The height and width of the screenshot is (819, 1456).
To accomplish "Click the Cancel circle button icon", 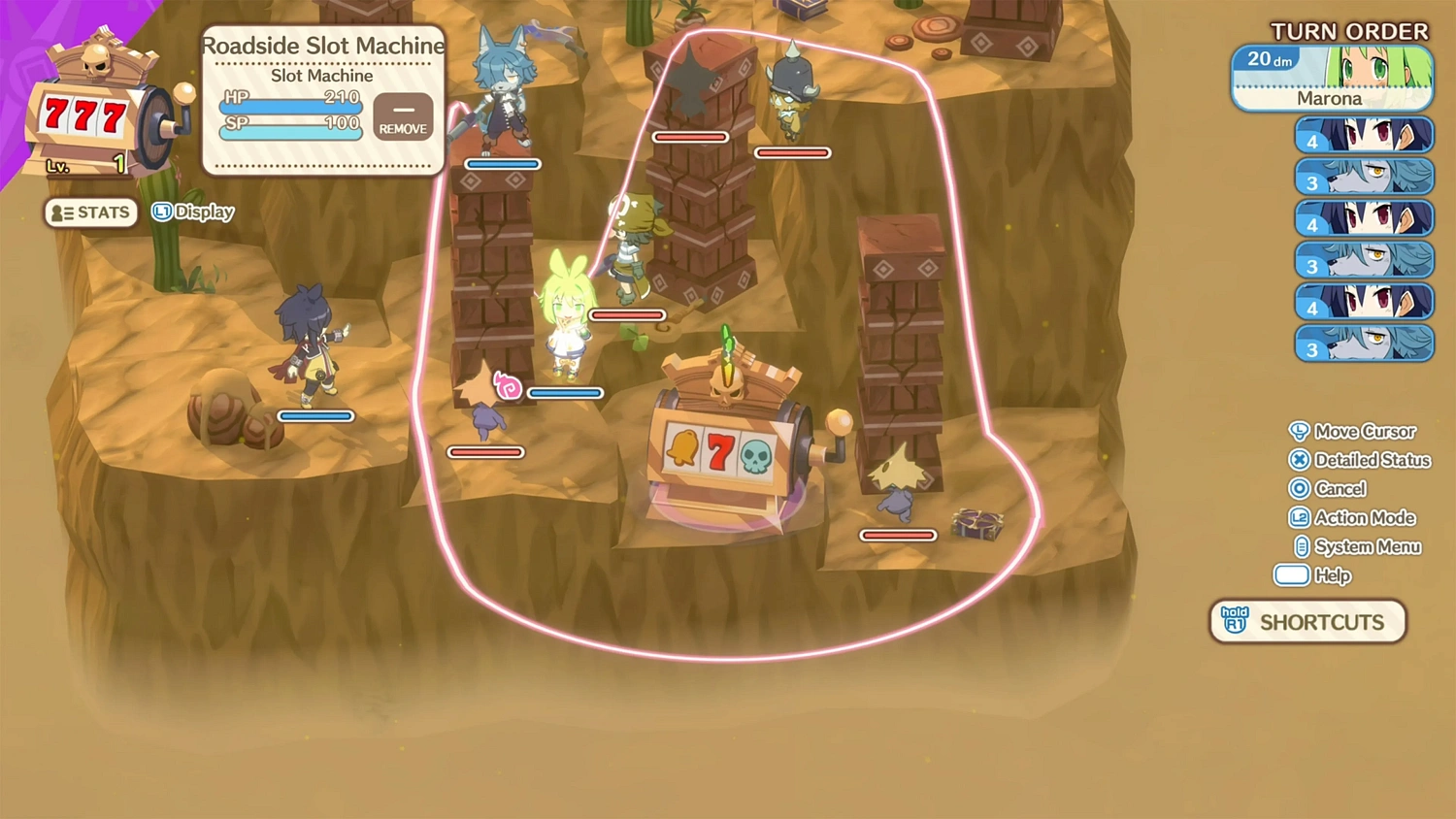I will [x=1301, y=489].
